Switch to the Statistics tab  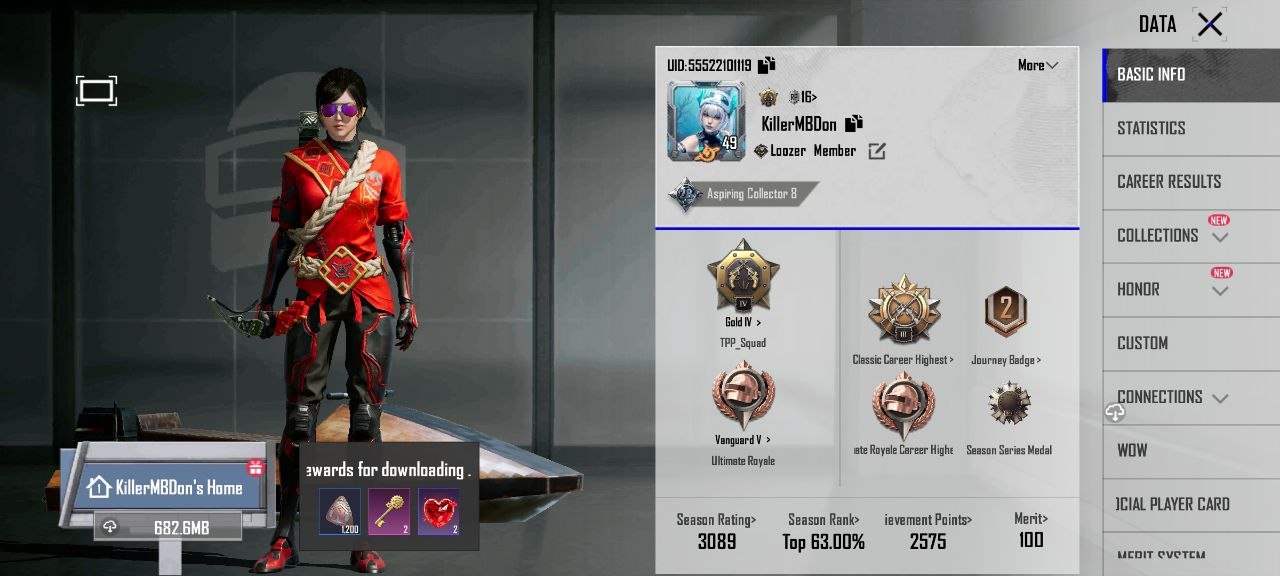pos(1151,128)
